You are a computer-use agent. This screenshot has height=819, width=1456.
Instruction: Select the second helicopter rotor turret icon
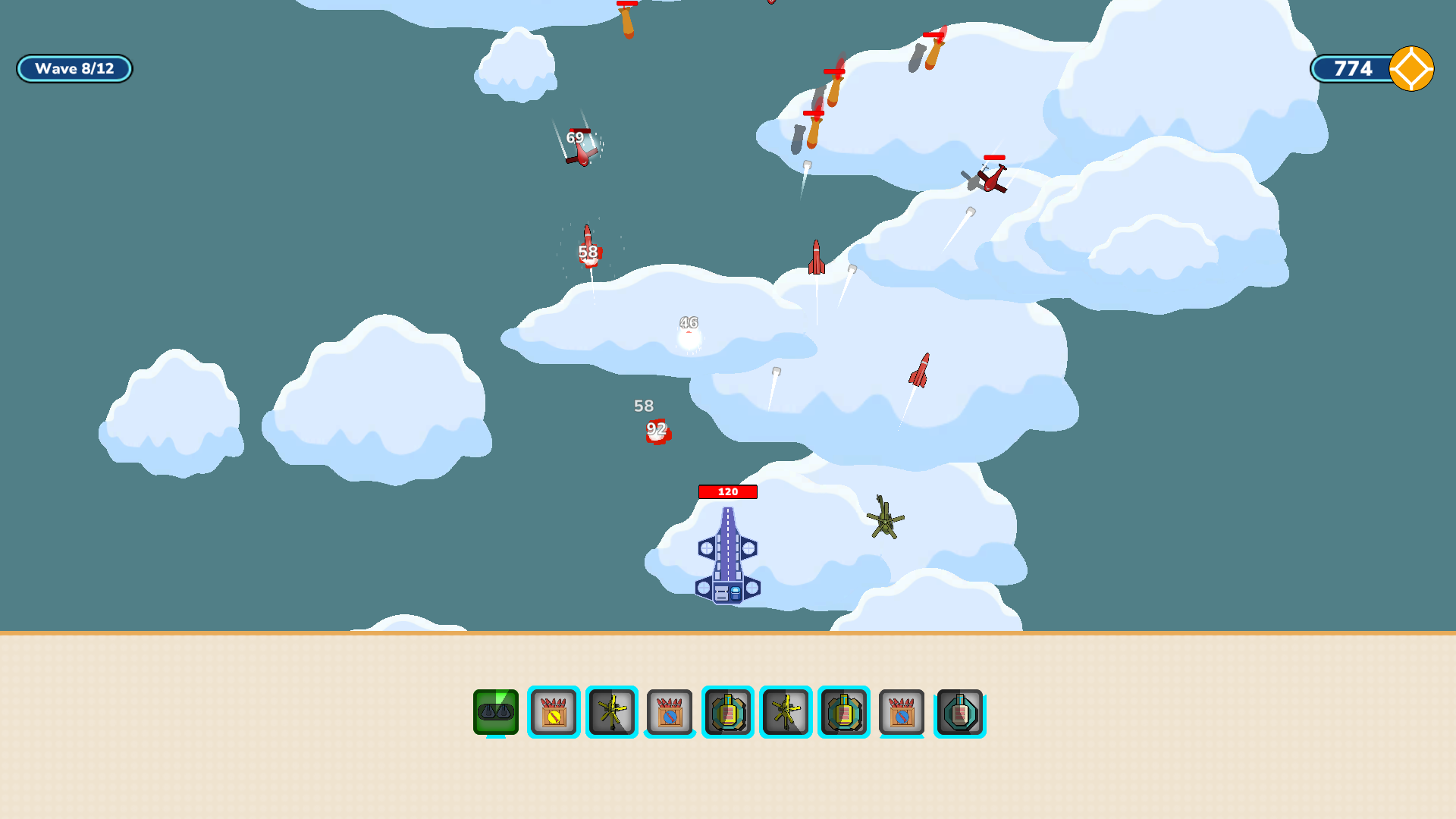point(785,713)
